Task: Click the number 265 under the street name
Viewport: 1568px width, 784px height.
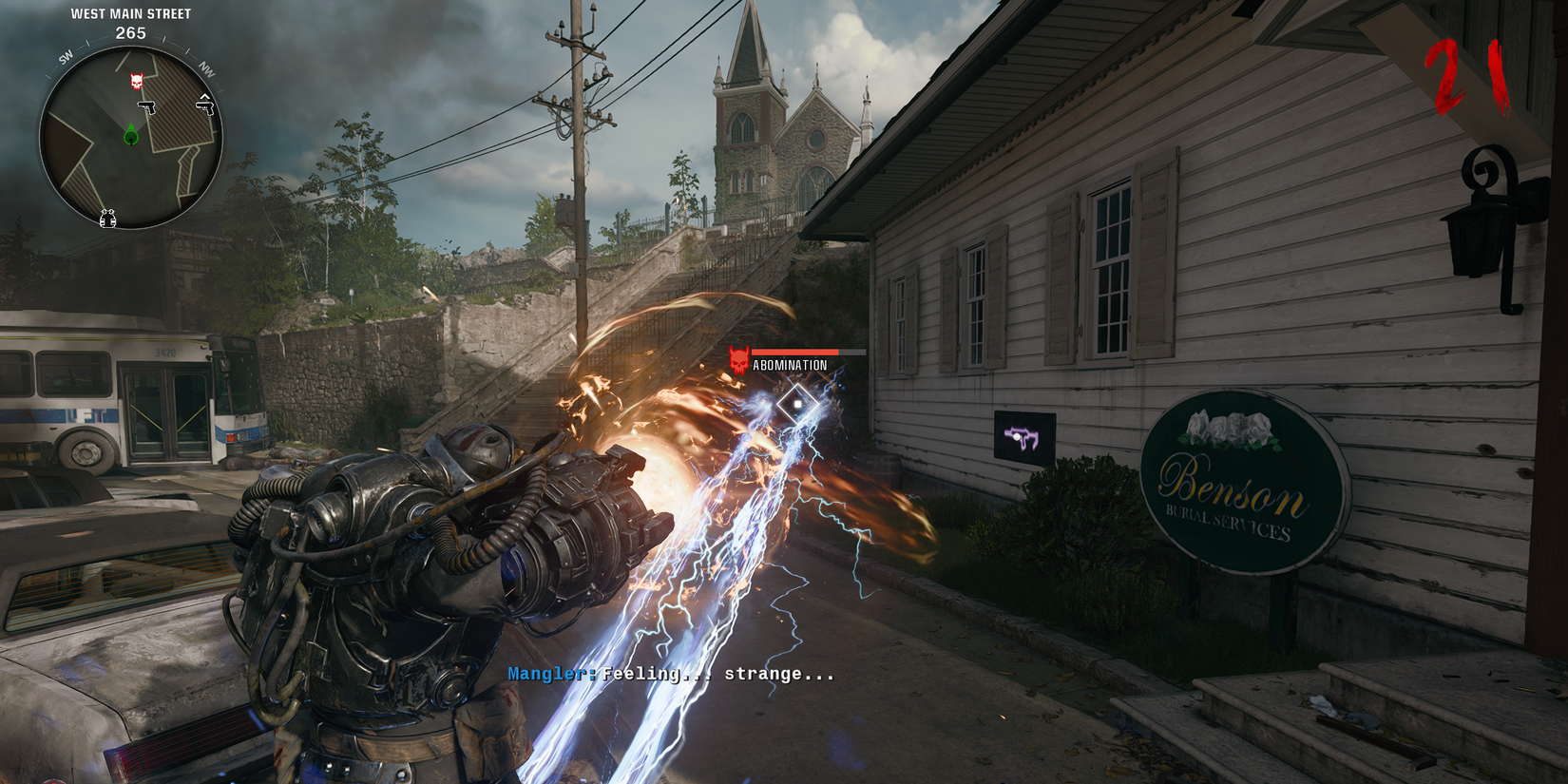Action: [x=129, y=33]
